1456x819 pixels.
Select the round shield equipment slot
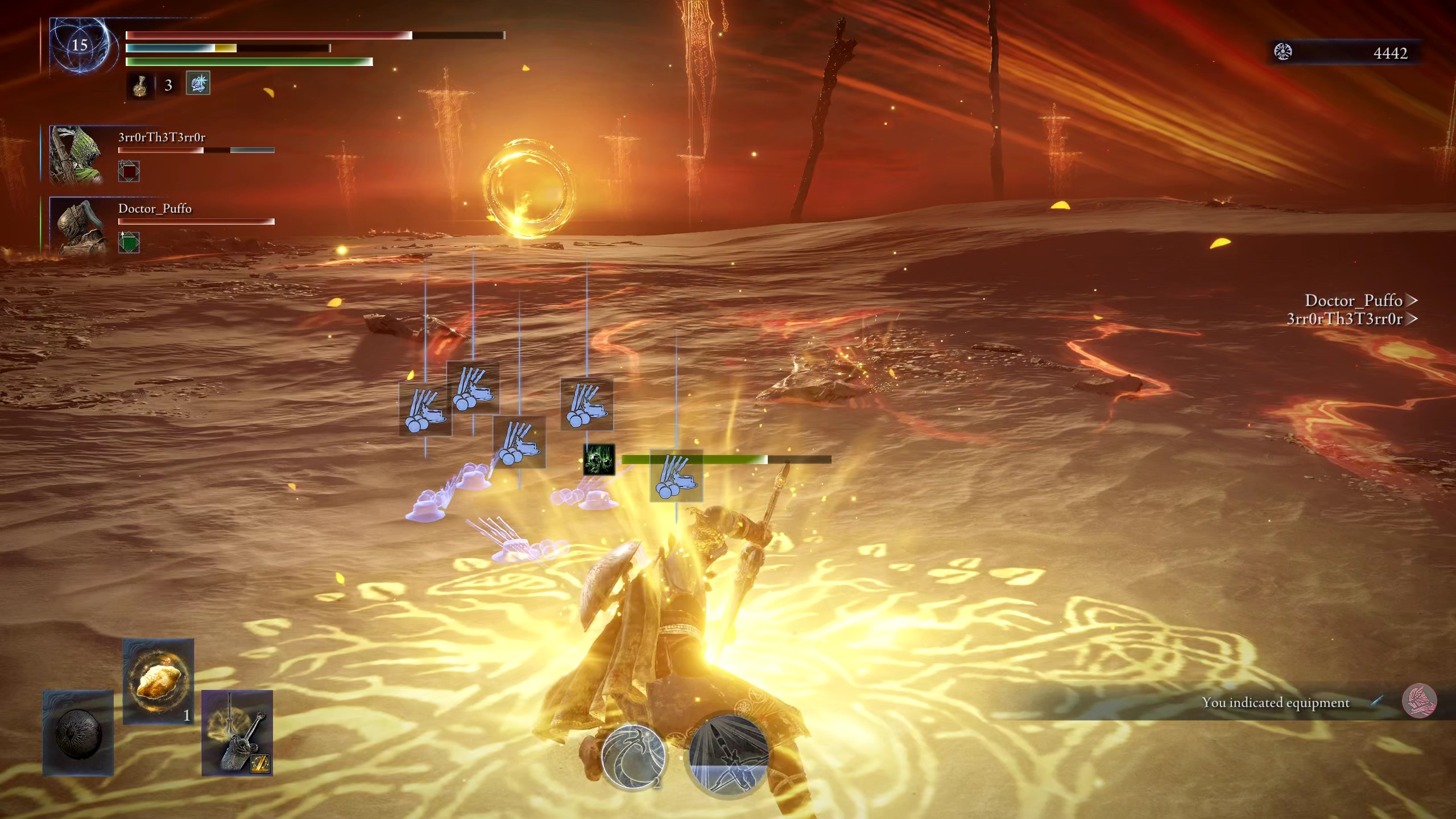click(x=78, y=733)
